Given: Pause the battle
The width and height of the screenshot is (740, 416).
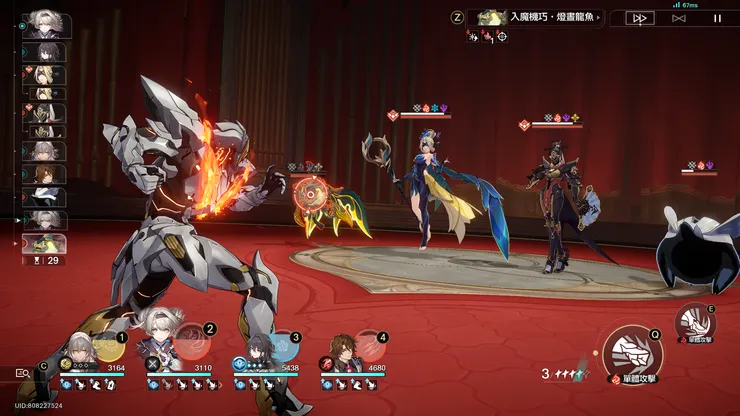Looking at the screenshot, I should [717, 18].
